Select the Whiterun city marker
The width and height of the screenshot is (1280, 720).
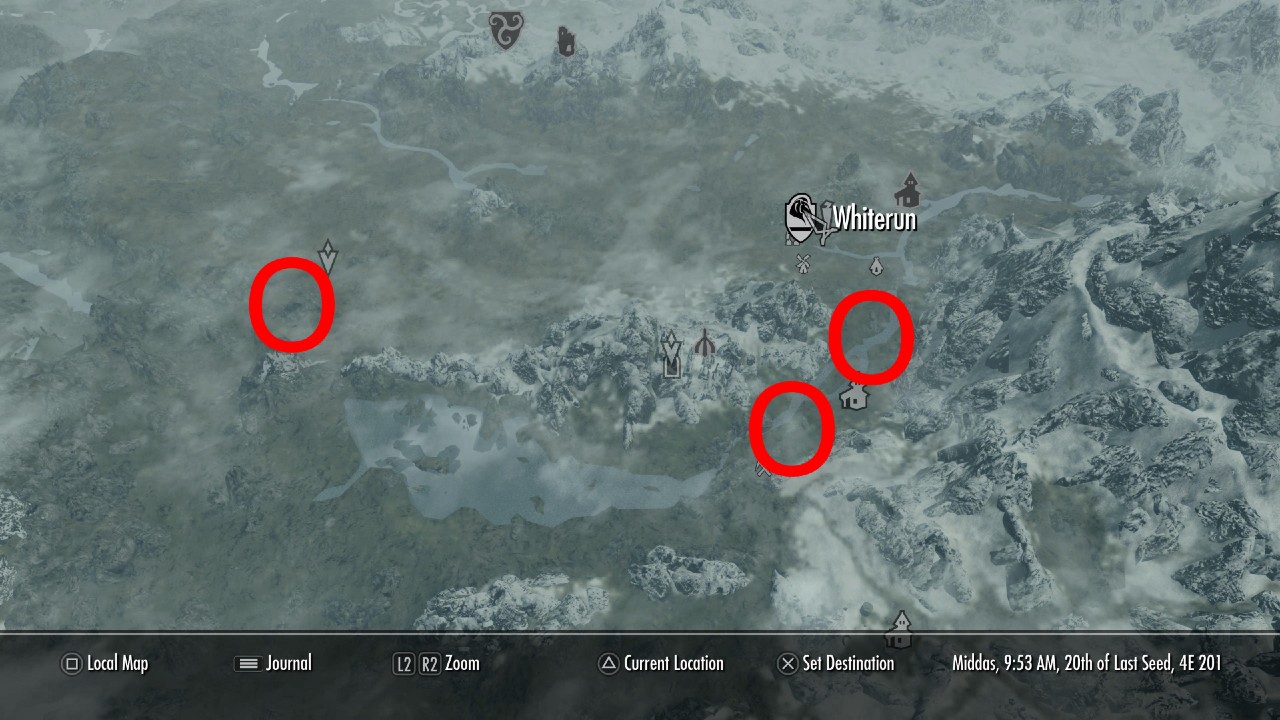coord(803,213)
